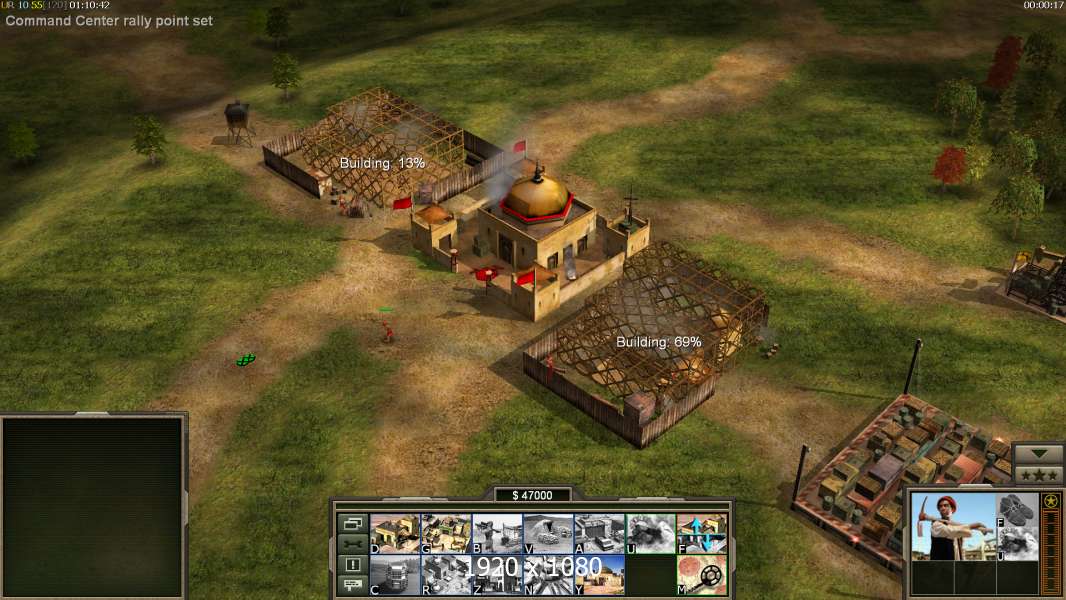The width and height of the screenshot is (1066, 600).
Task: Activate the detector icon marked M
Action: [x=702, y=575]
